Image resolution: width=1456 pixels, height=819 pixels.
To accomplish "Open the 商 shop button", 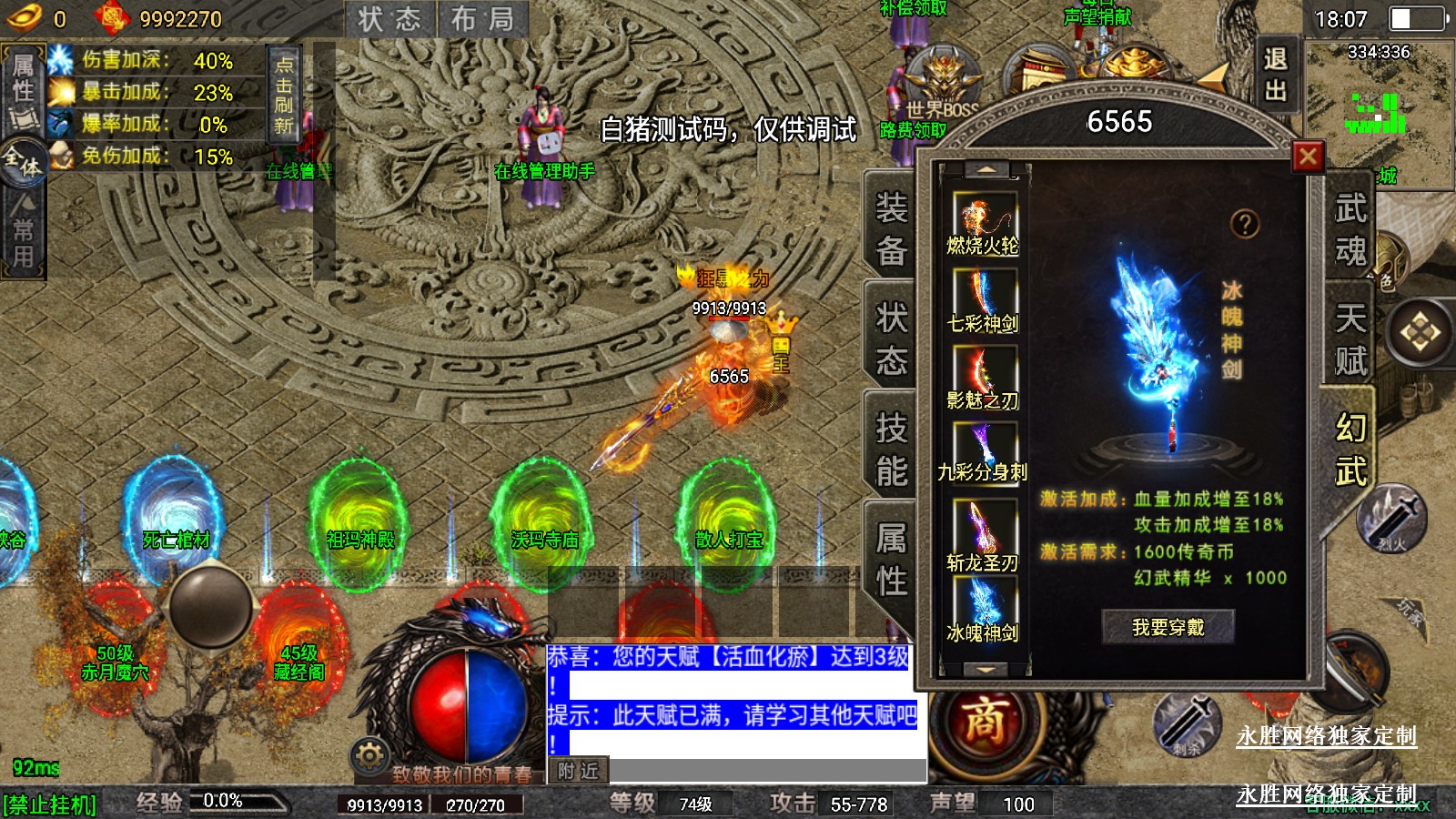I will pos(985,722).
